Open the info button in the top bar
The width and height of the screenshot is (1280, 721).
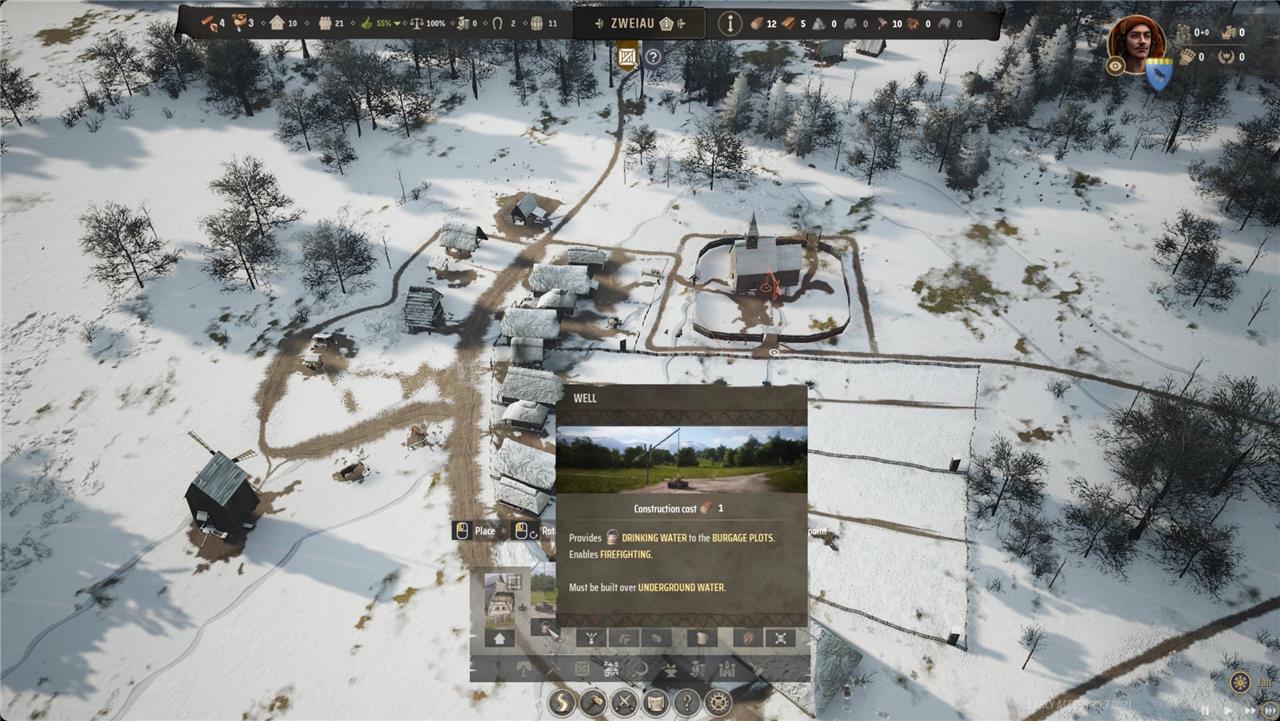click(730, 24)
